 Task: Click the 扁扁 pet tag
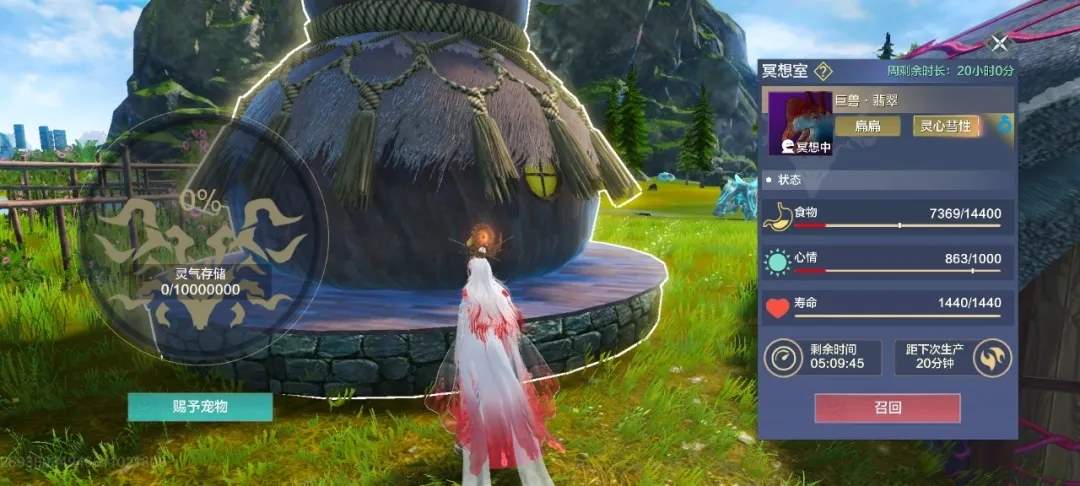tap(866, 125)
